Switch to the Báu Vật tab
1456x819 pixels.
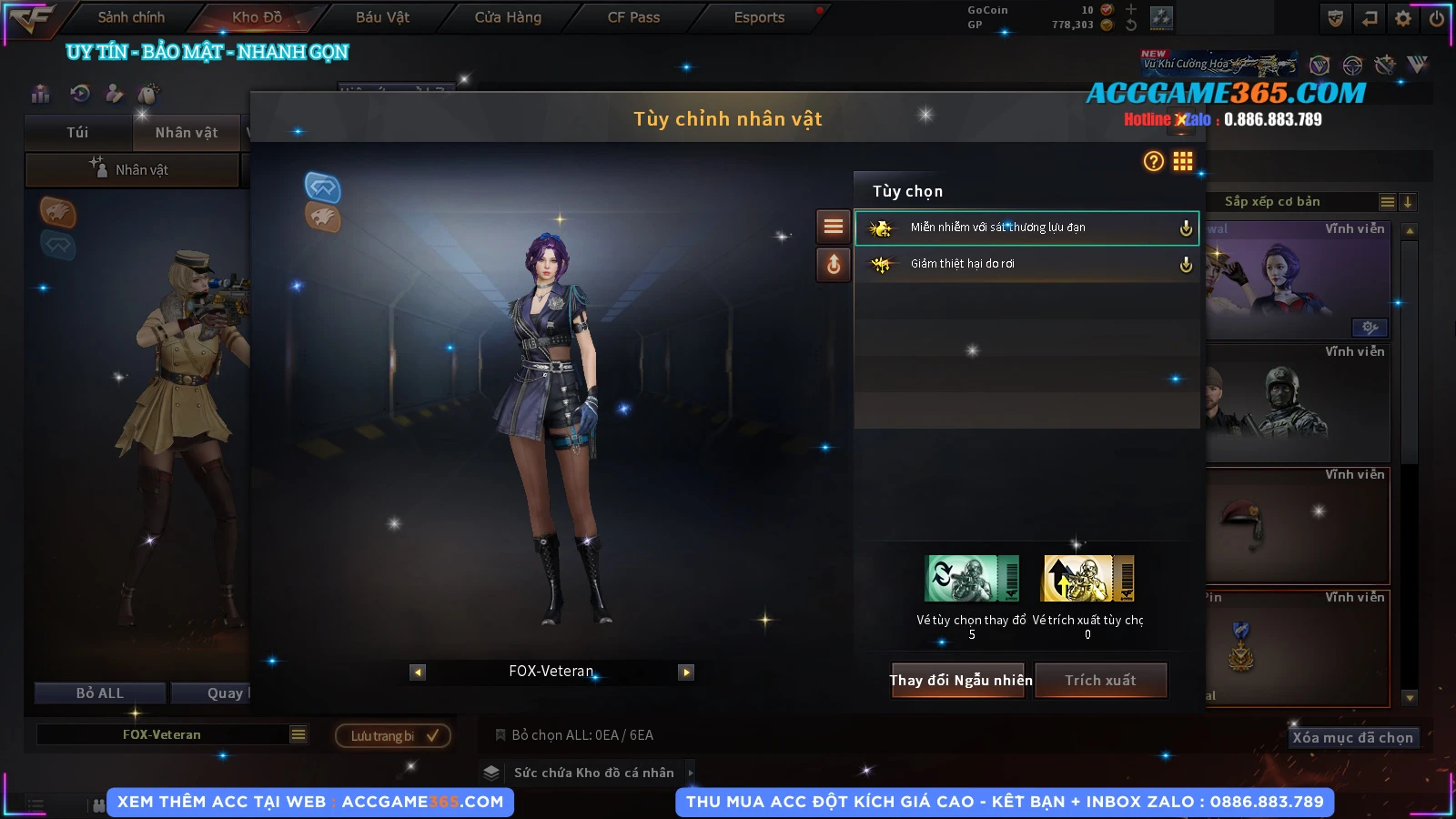[382, 17]
